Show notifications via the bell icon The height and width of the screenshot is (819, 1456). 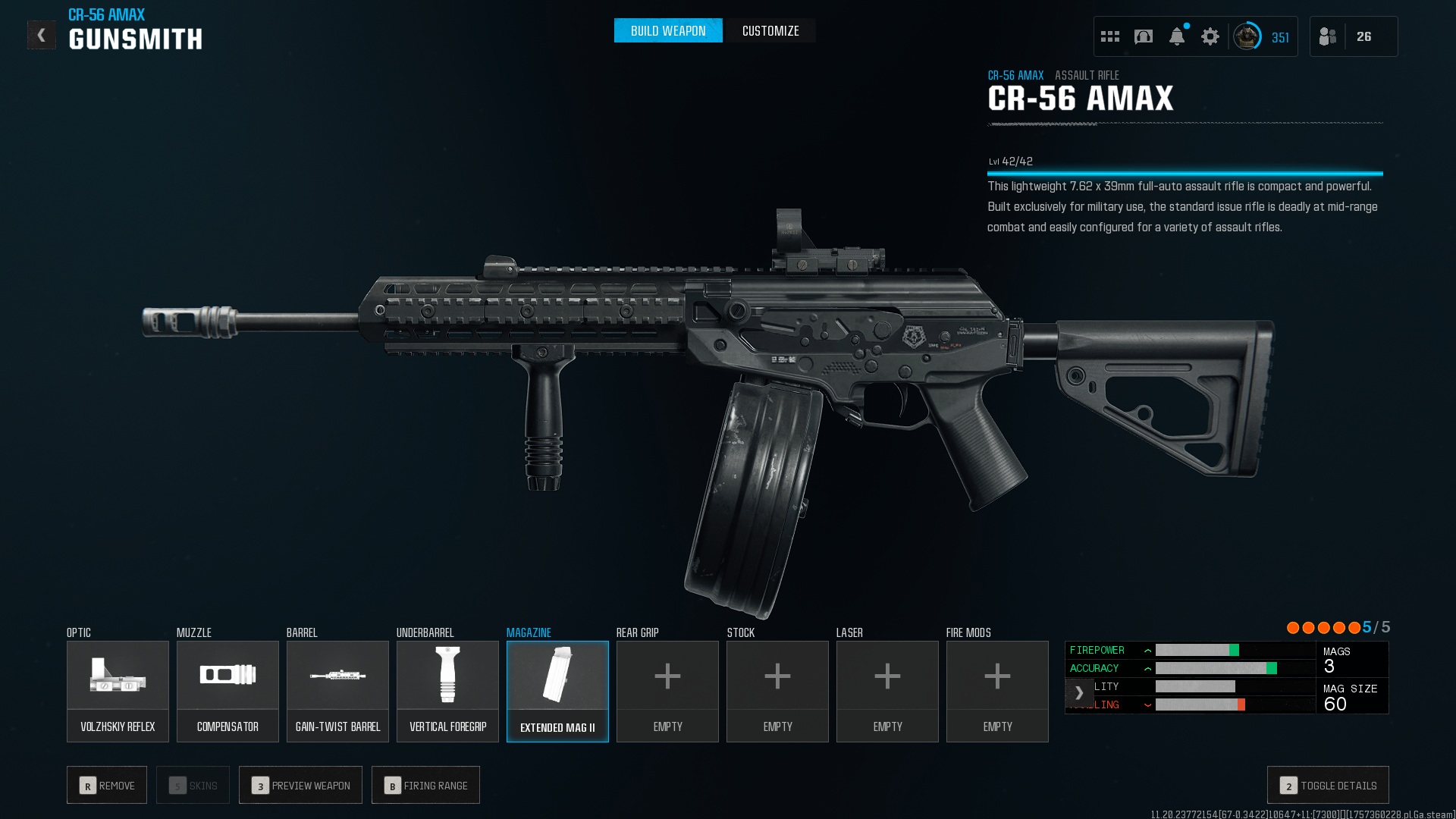(1177, 36)
